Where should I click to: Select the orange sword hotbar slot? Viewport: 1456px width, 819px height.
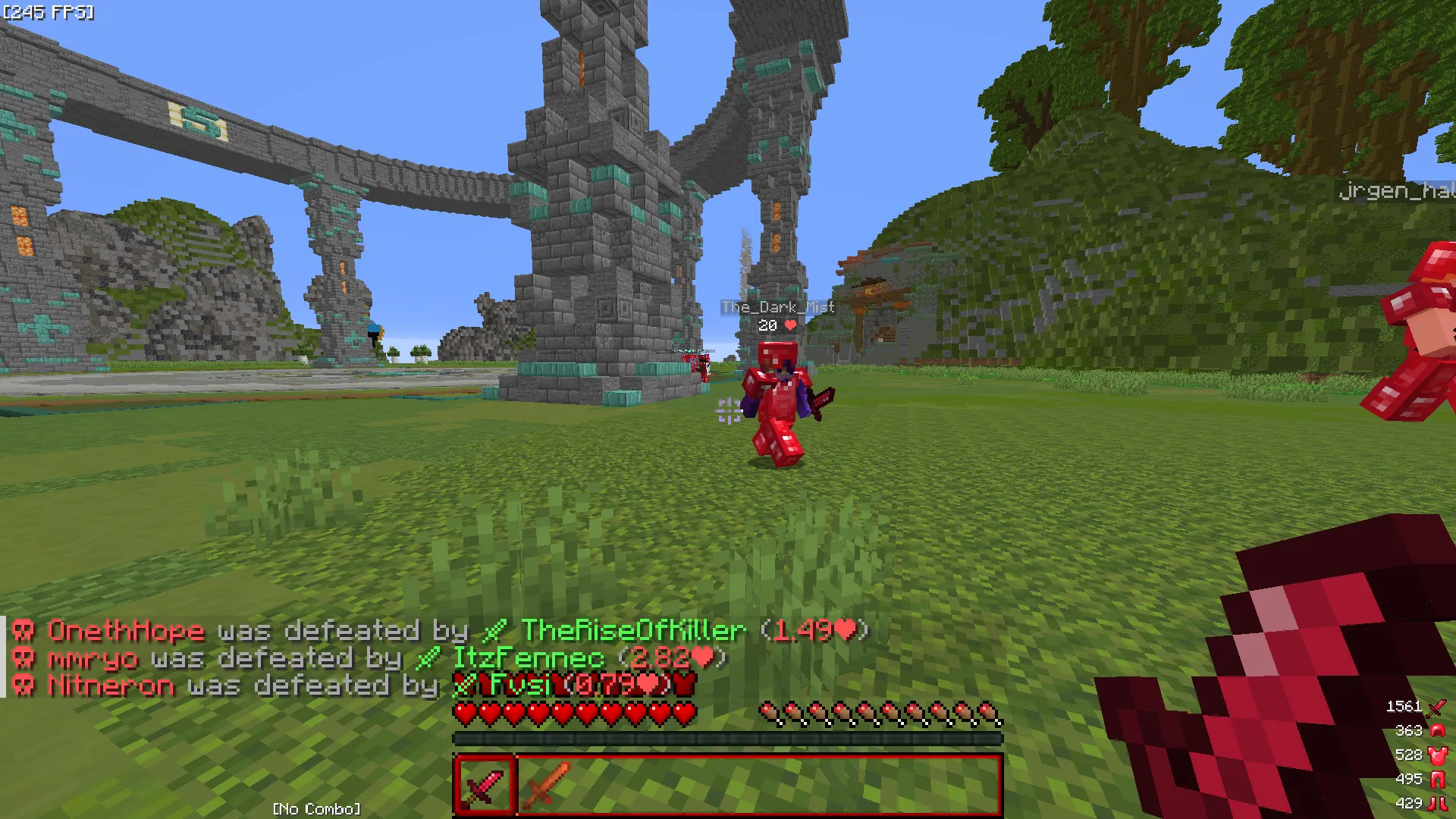point(544,785)
